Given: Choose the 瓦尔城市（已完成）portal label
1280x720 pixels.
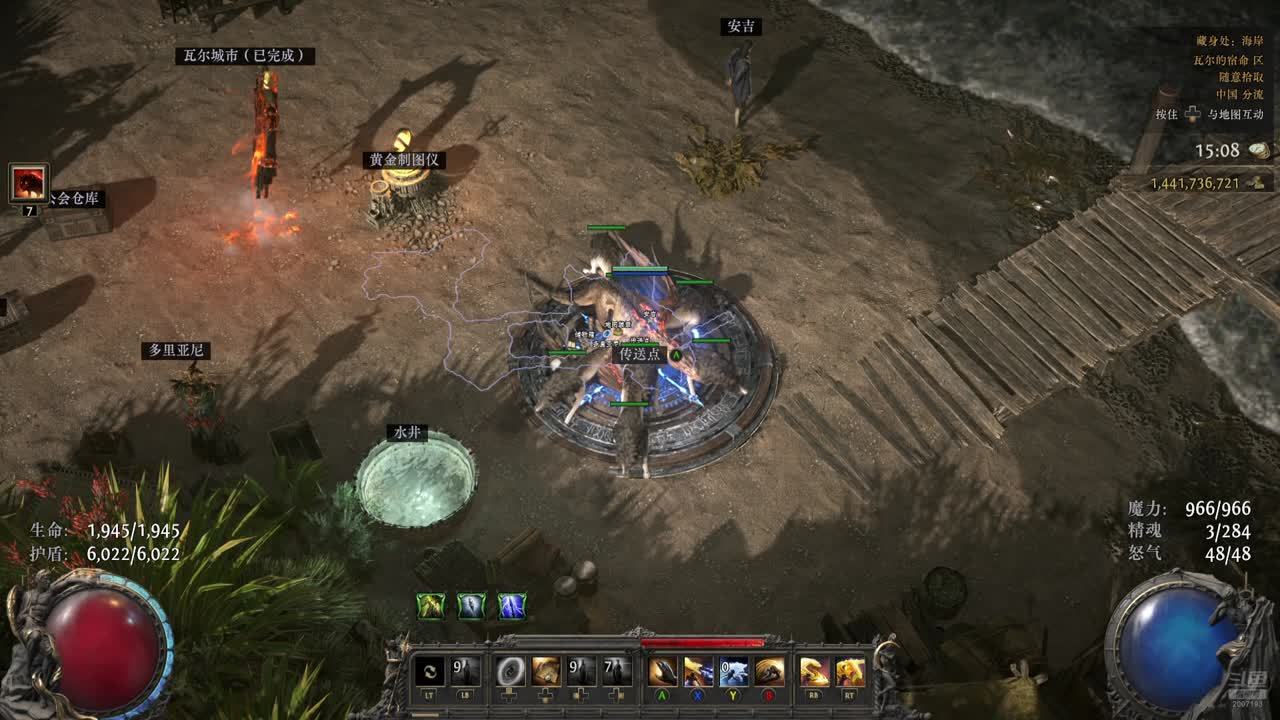Looking at the screenshot, I should pos(245,56).
